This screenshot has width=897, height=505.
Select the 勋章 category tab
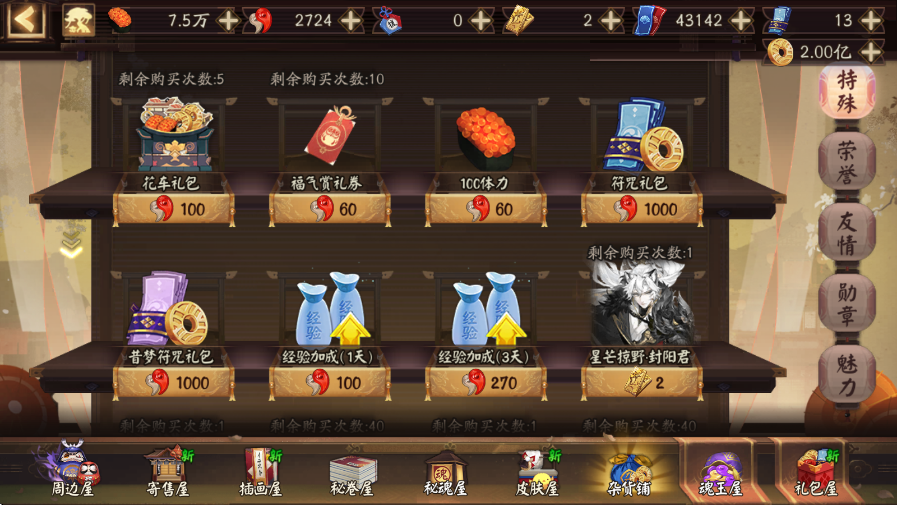[846, 304]
